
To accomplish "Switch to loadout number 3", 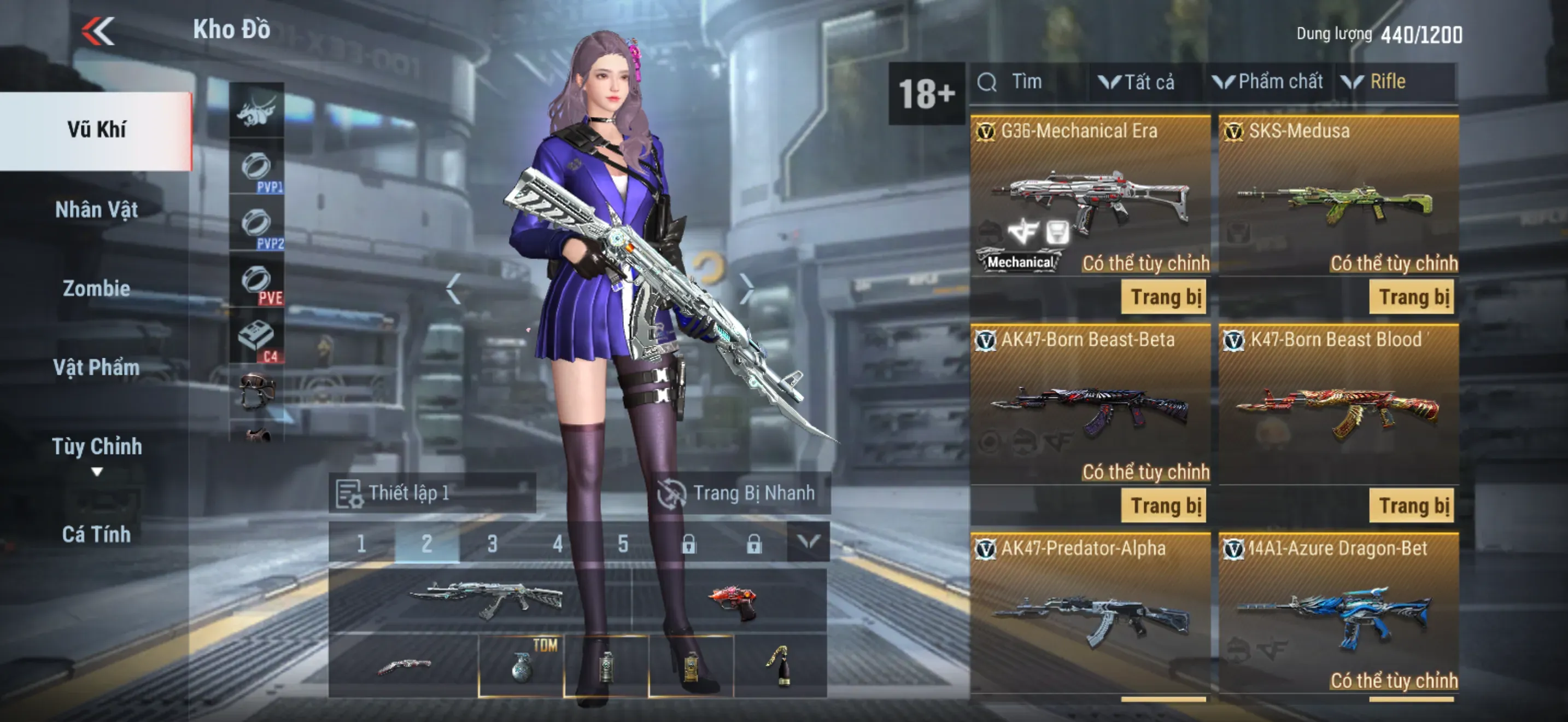I will (492, 543).
